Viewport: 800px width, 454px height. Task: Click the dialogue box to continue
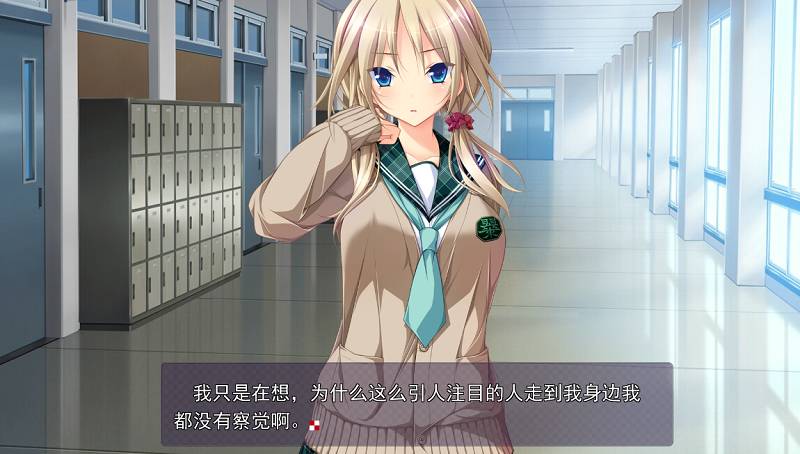click(x=416, y=404)
